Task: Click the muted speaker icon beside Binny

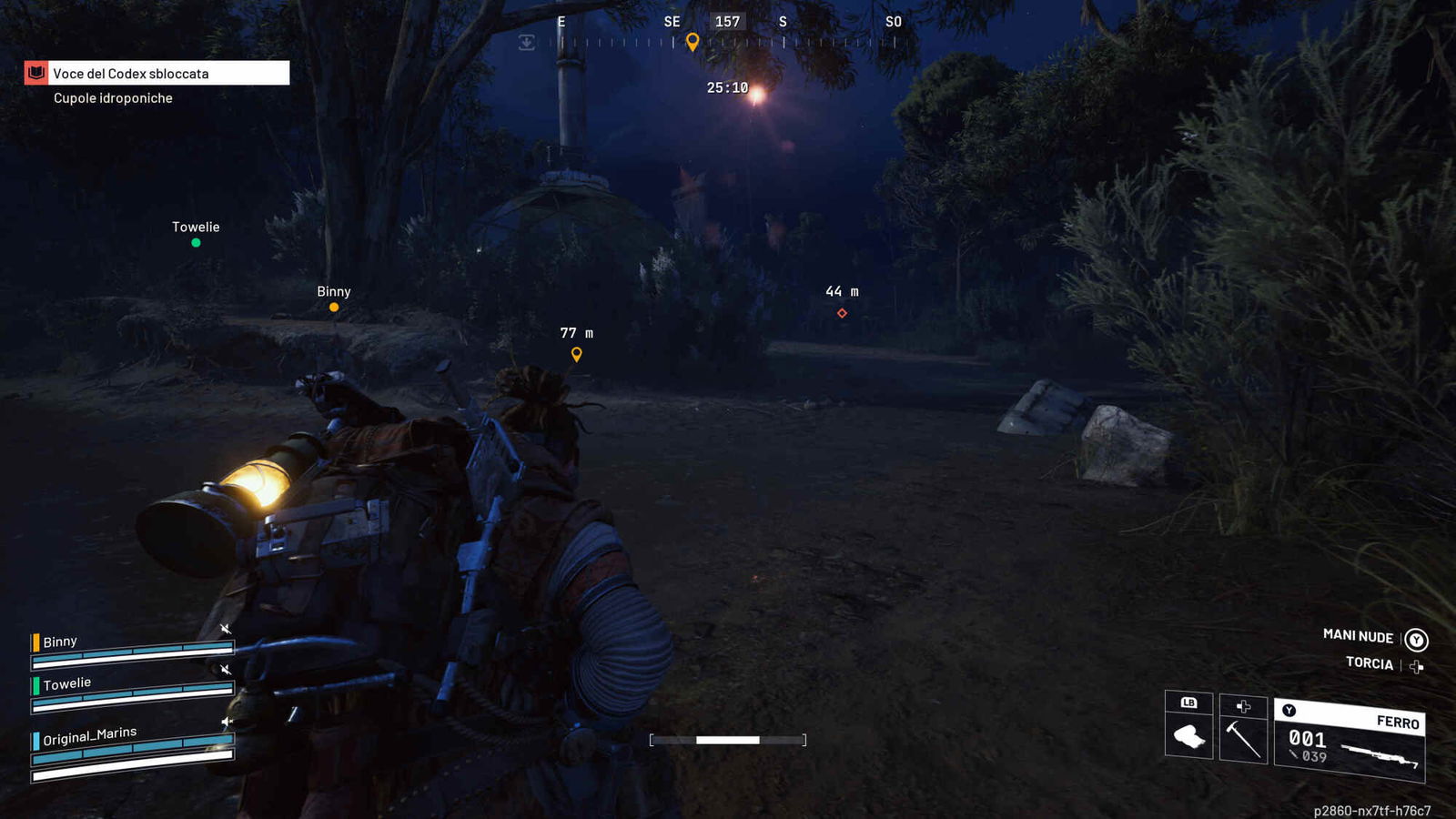Action: (x=226, y=629)
